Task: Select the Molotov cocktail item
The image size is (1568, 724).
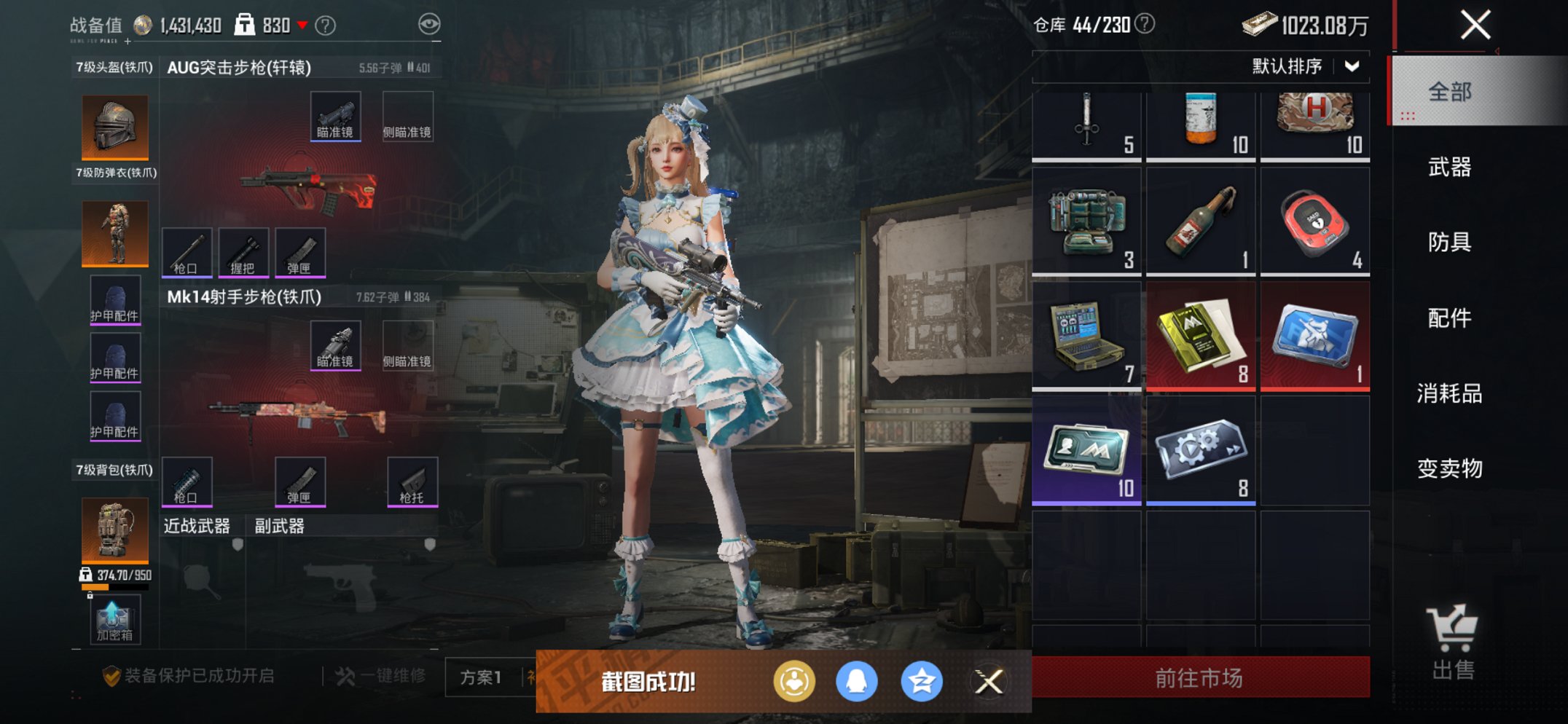Action: [1201, 222]
